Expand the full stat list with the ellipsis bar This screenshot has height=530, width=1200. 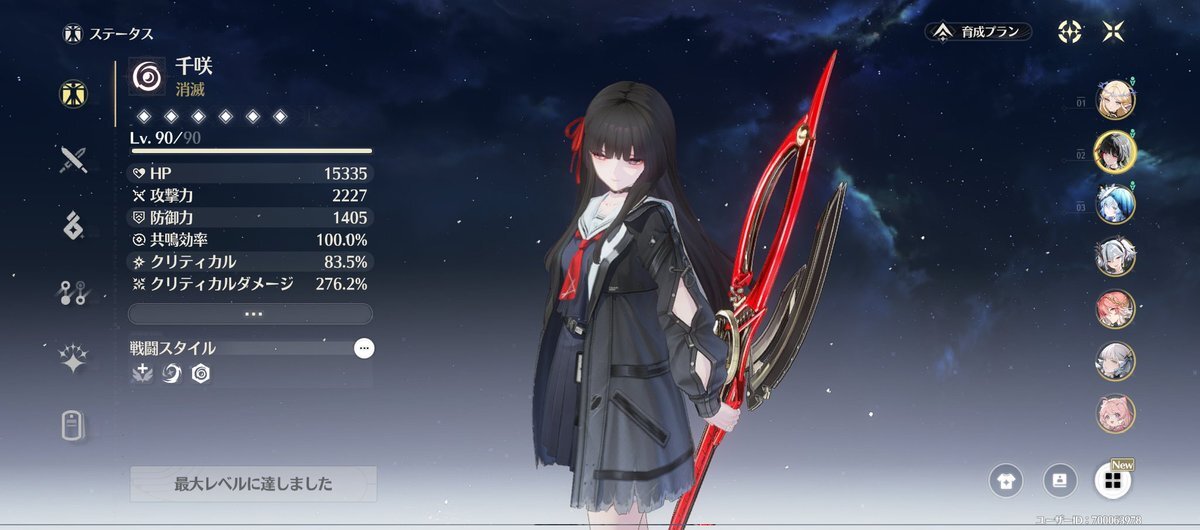[251, 313]
